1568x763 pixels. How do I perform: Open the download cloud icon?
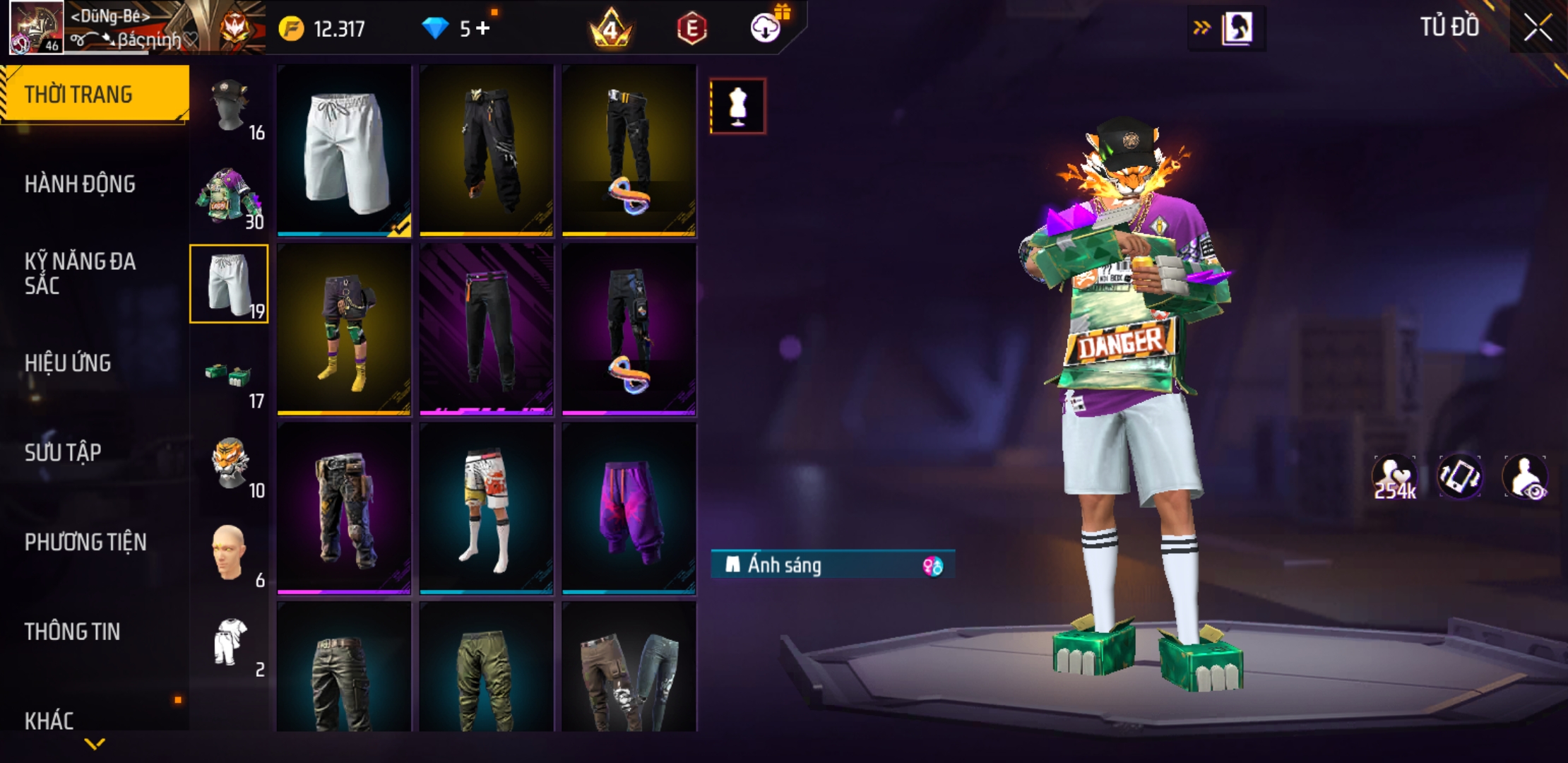pos(765,28)
